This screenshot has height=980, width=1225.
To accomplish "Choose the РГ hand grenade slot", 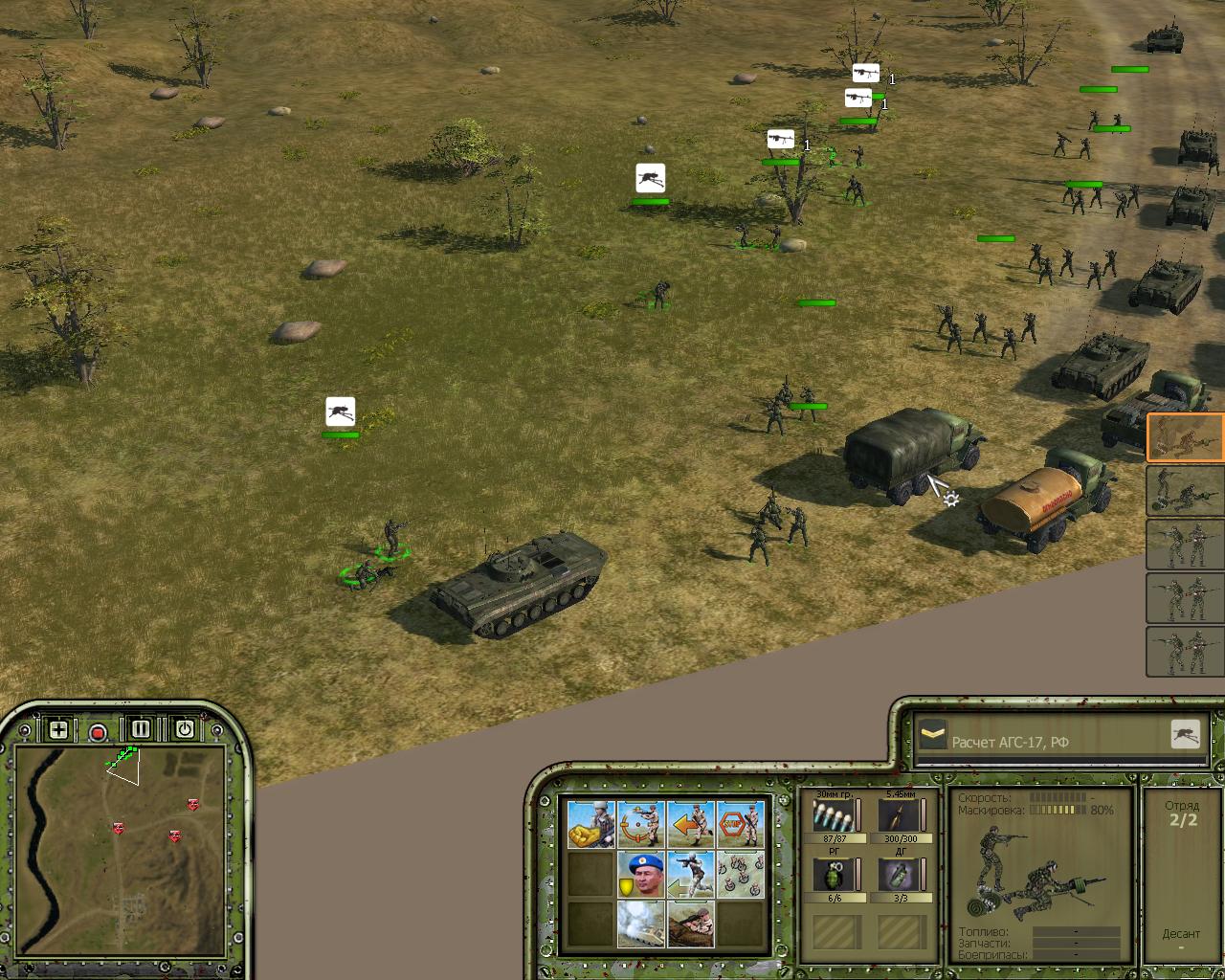I will tap(833, 876).
